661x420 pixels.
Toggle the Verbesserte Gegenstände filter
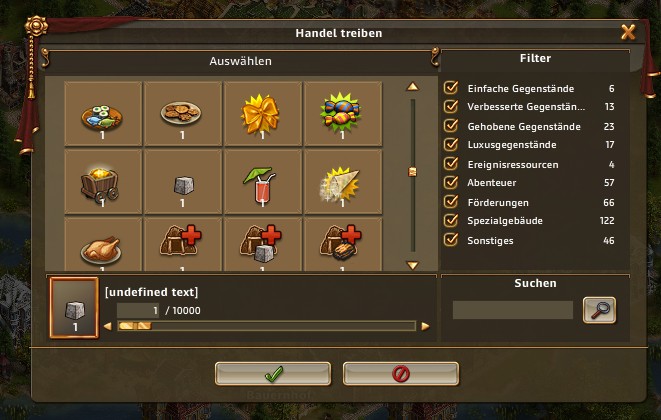[x=451, y=107]
